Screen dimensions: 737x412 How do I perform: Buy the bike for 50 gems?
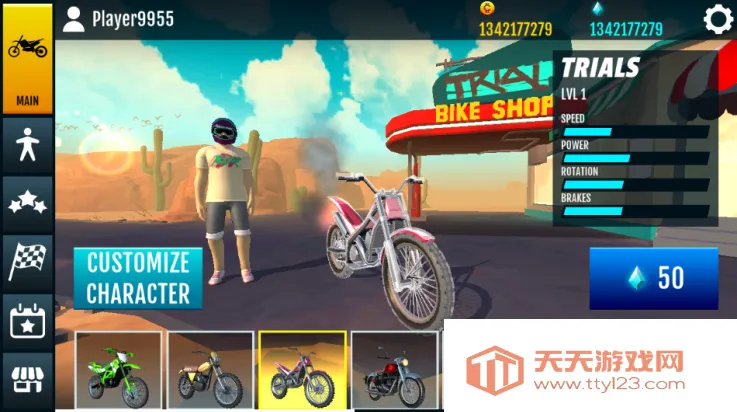pyautogui.click(x=653, y=278)
